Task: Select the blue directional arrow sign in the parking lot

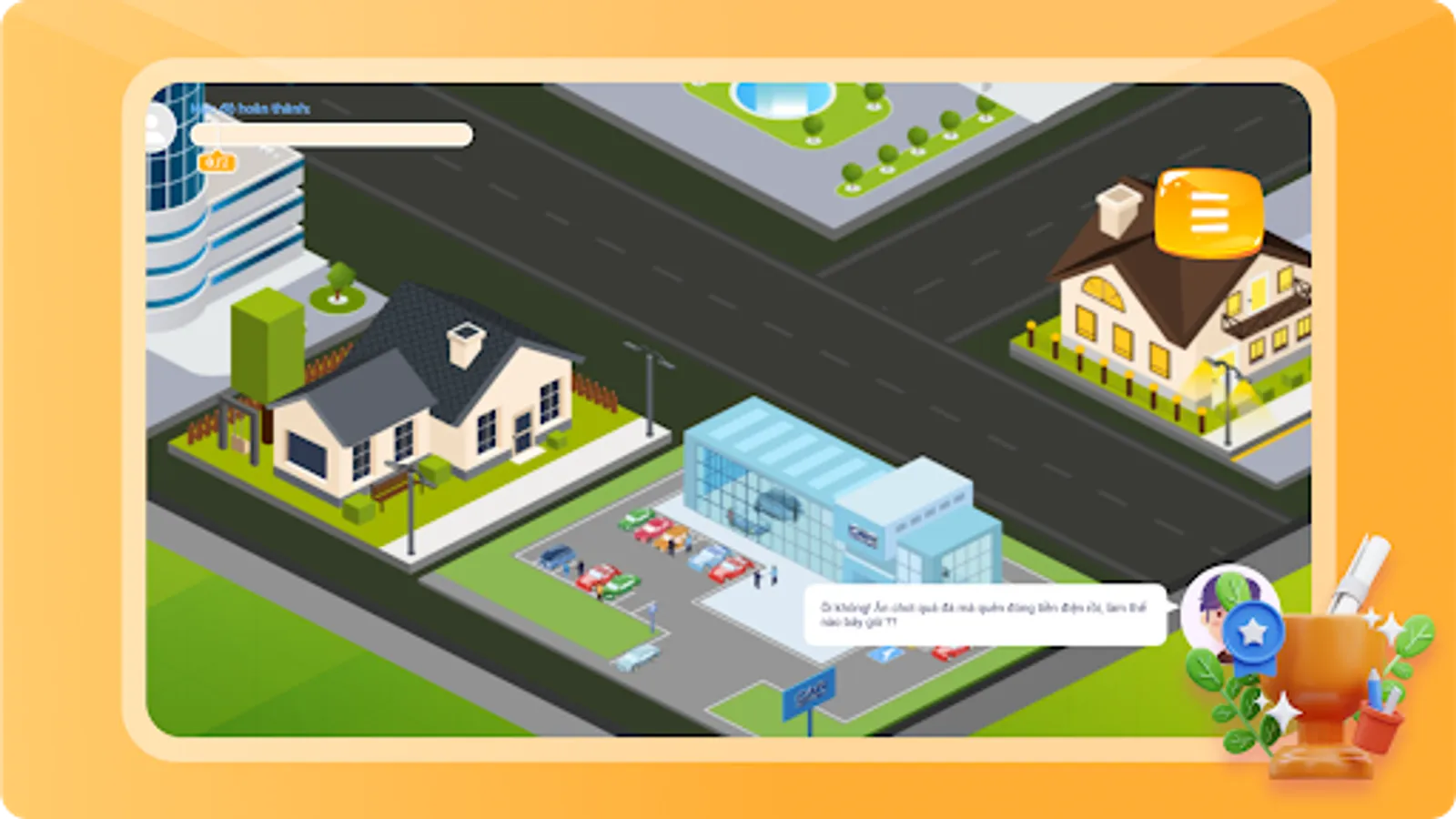Action: (x=652, y=610)
